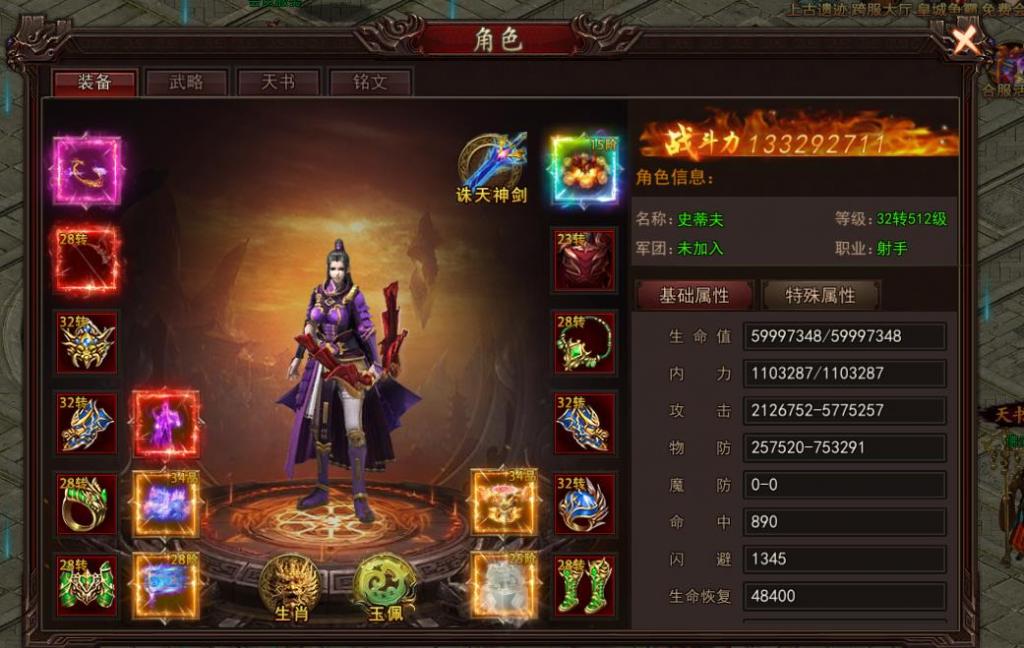Close the character panel
The image size is (1024, 648).
click(x=965, y=41)
